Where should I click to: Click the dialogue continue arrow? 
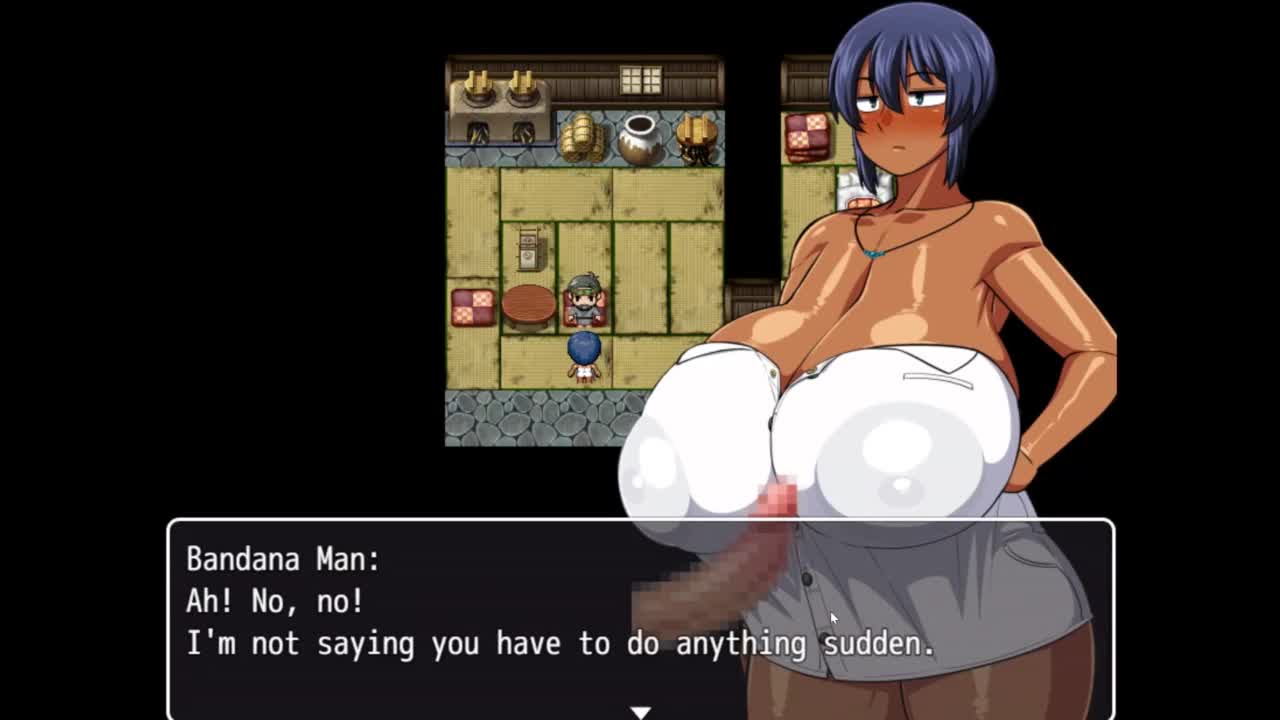pos(640,712)
